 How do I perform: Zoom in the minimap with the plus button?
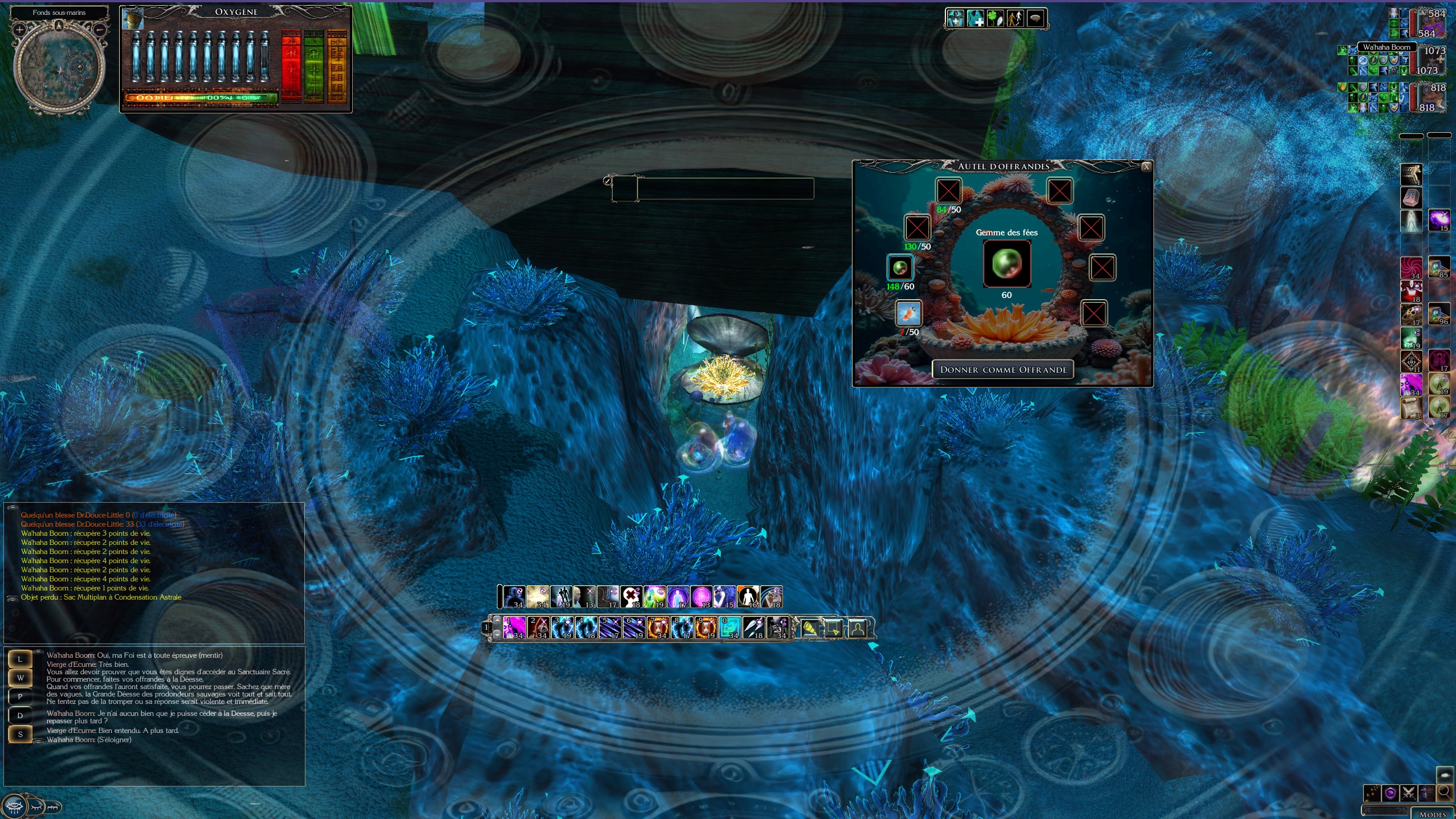(x=19, y=30)
